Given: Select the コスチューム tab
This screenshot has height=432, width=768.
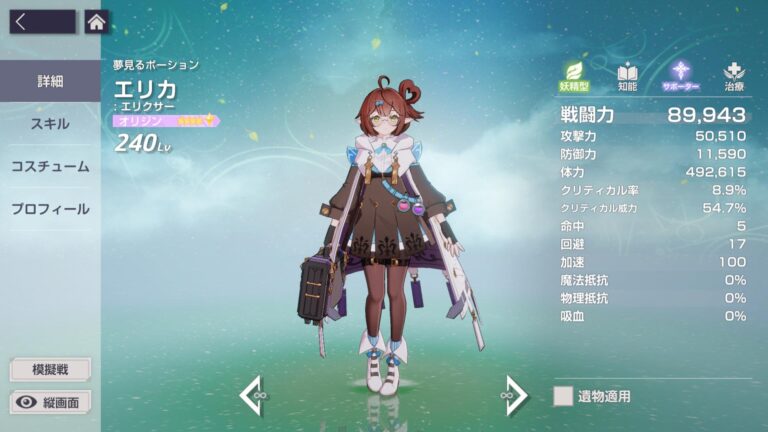Looking at the screenshot, I should click(x=50, y=166).
